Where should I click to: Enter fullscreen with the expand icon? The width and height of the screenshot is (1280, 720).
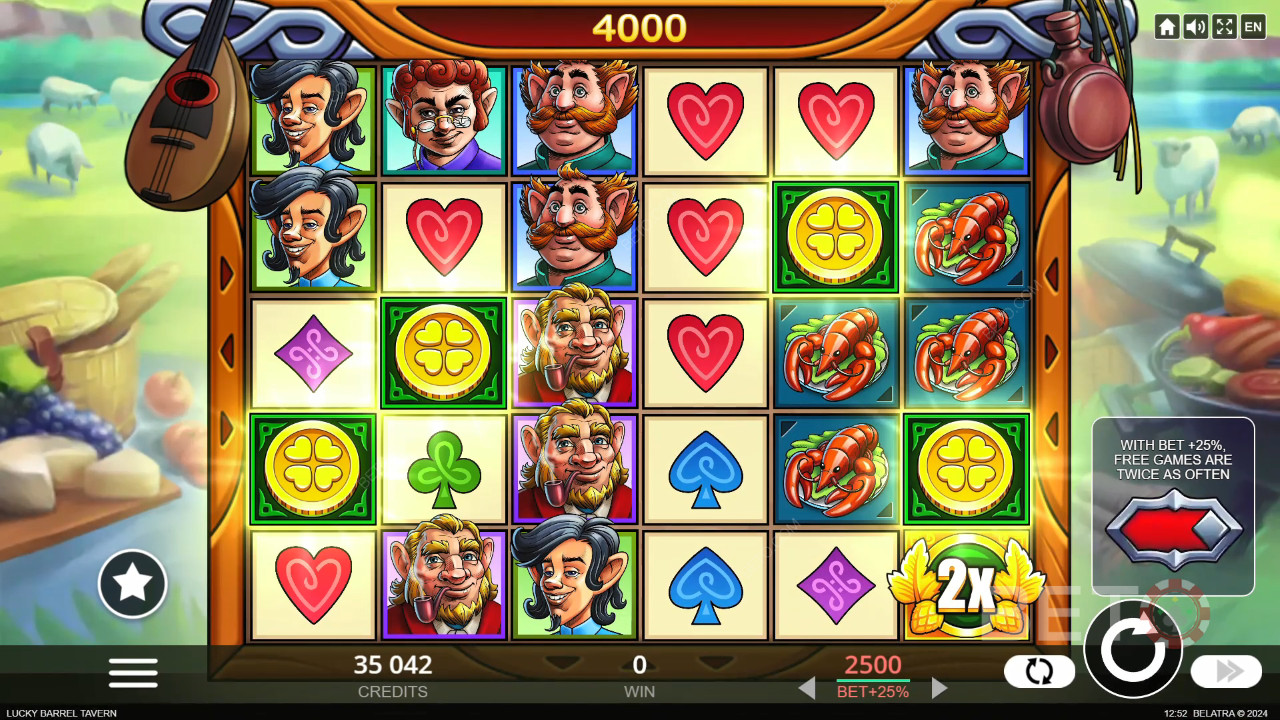[x=1224, y=27]
